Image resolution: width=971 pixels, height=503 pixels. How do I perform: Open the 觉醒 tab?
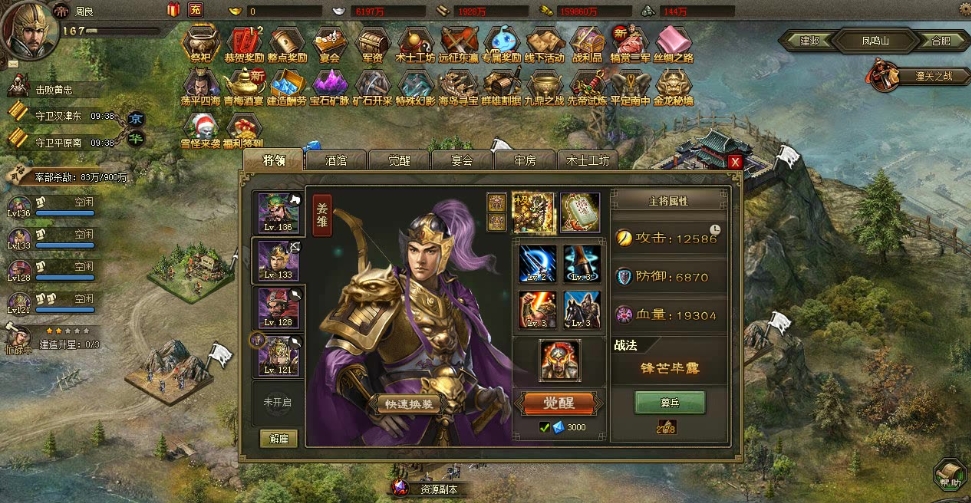[x=398, y=160]
